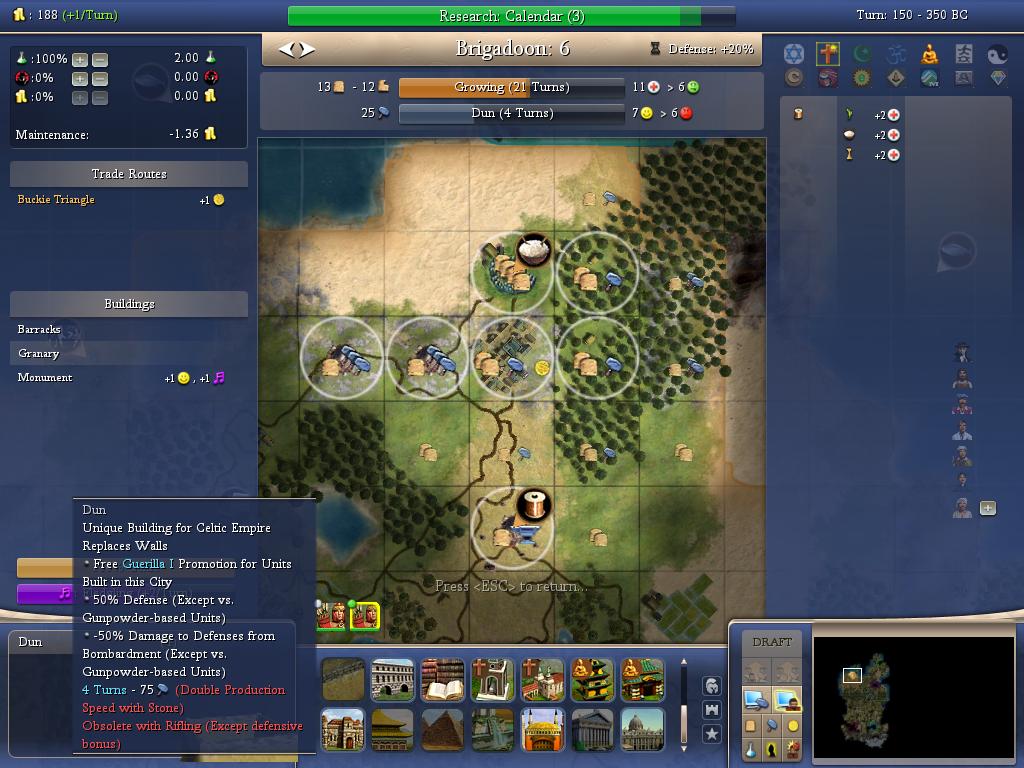The image size is (1024, 768).
Task: Click the star emphasis button
Action: click(x=712, y=734)
